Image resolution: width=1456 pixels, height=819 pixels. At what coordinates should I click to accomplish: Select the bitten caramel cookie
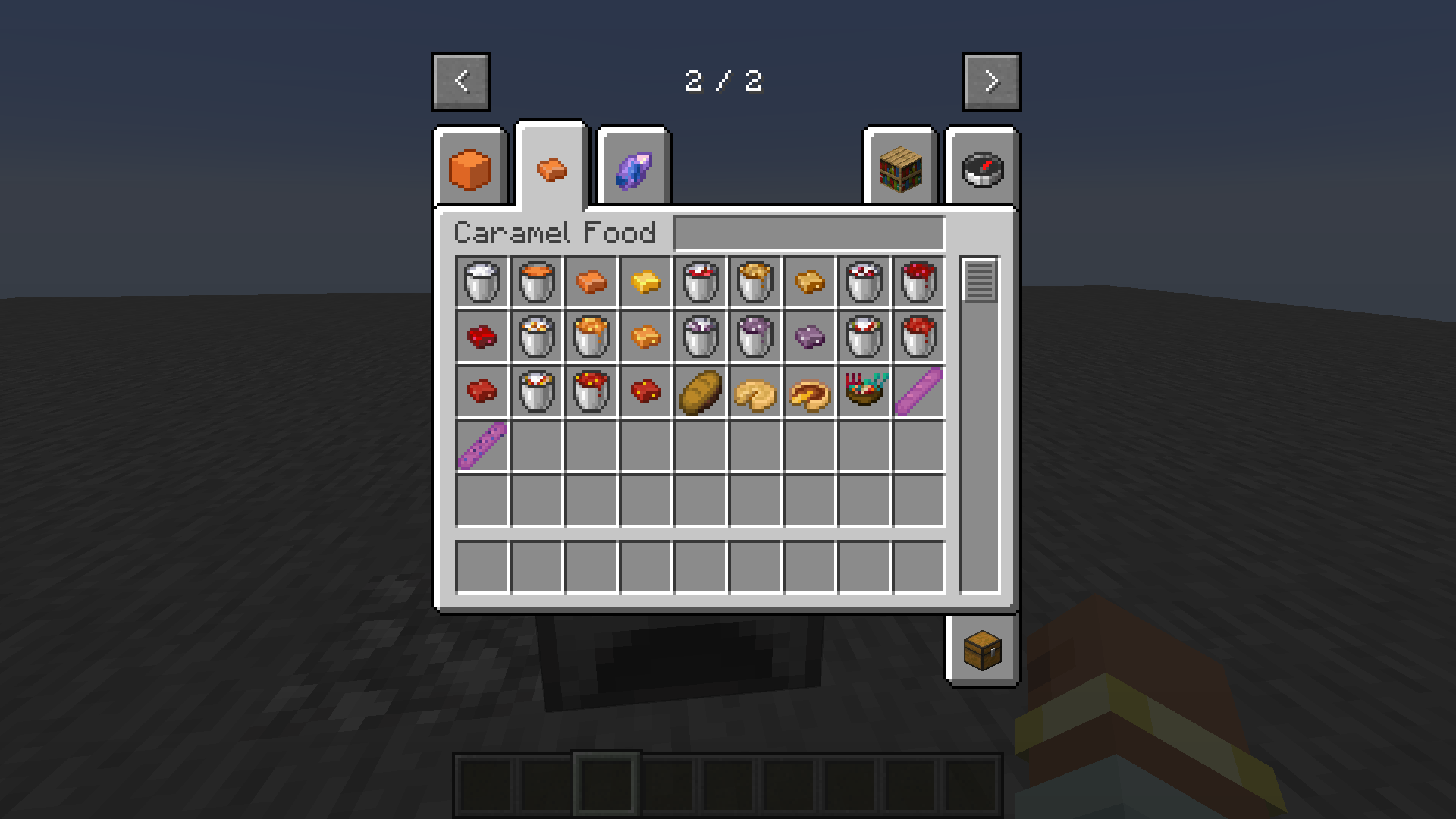[x=754, y=391]
